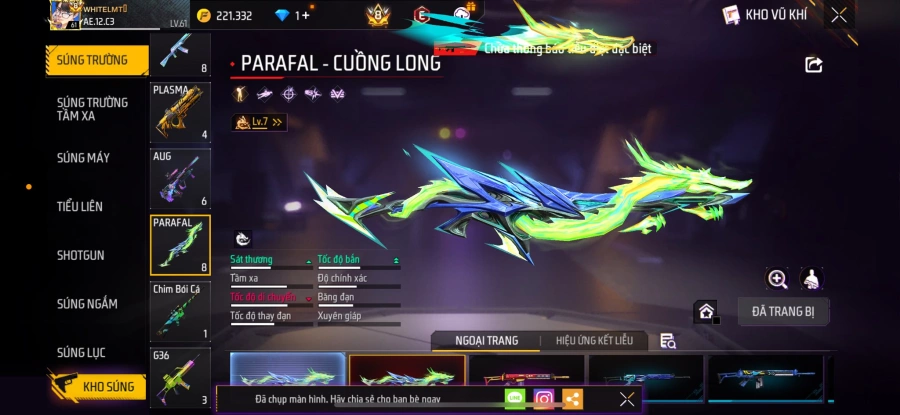900x415 pixels.
Task: Select the G36 weapon tile
Action: point(180,377)
